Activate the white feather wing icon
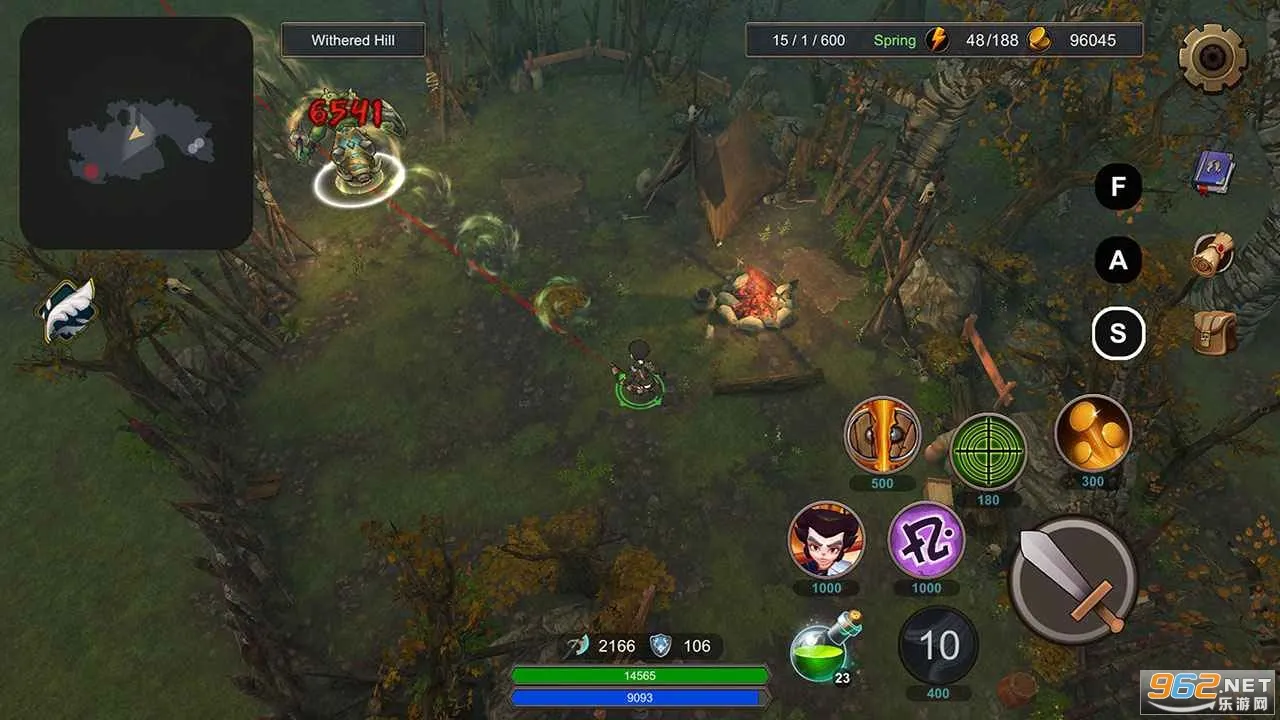This screenshot has width=1280, height=720. pos(68,311)
